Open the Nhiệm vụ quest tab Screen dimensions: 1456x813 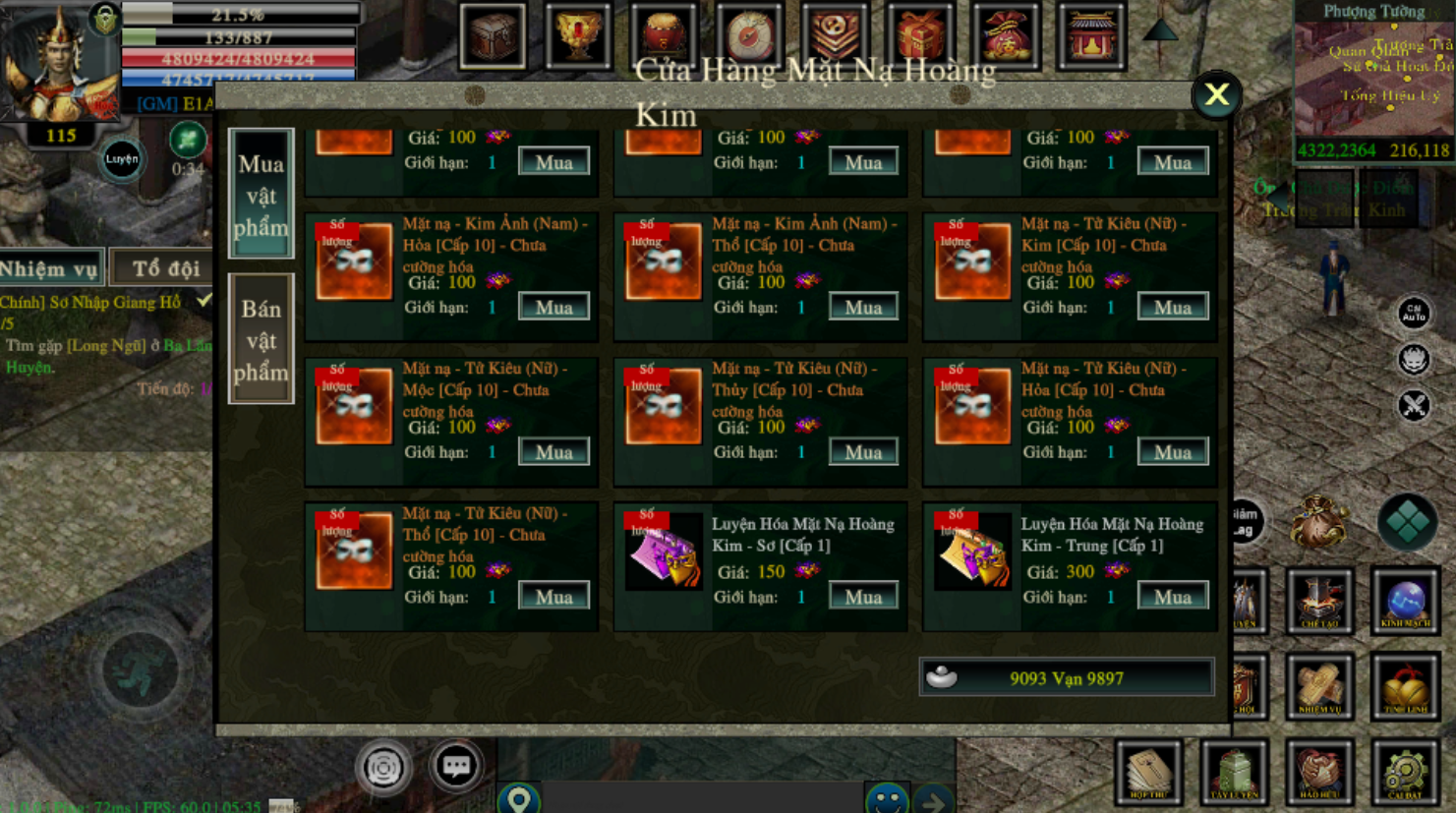(x=51, y=268)
